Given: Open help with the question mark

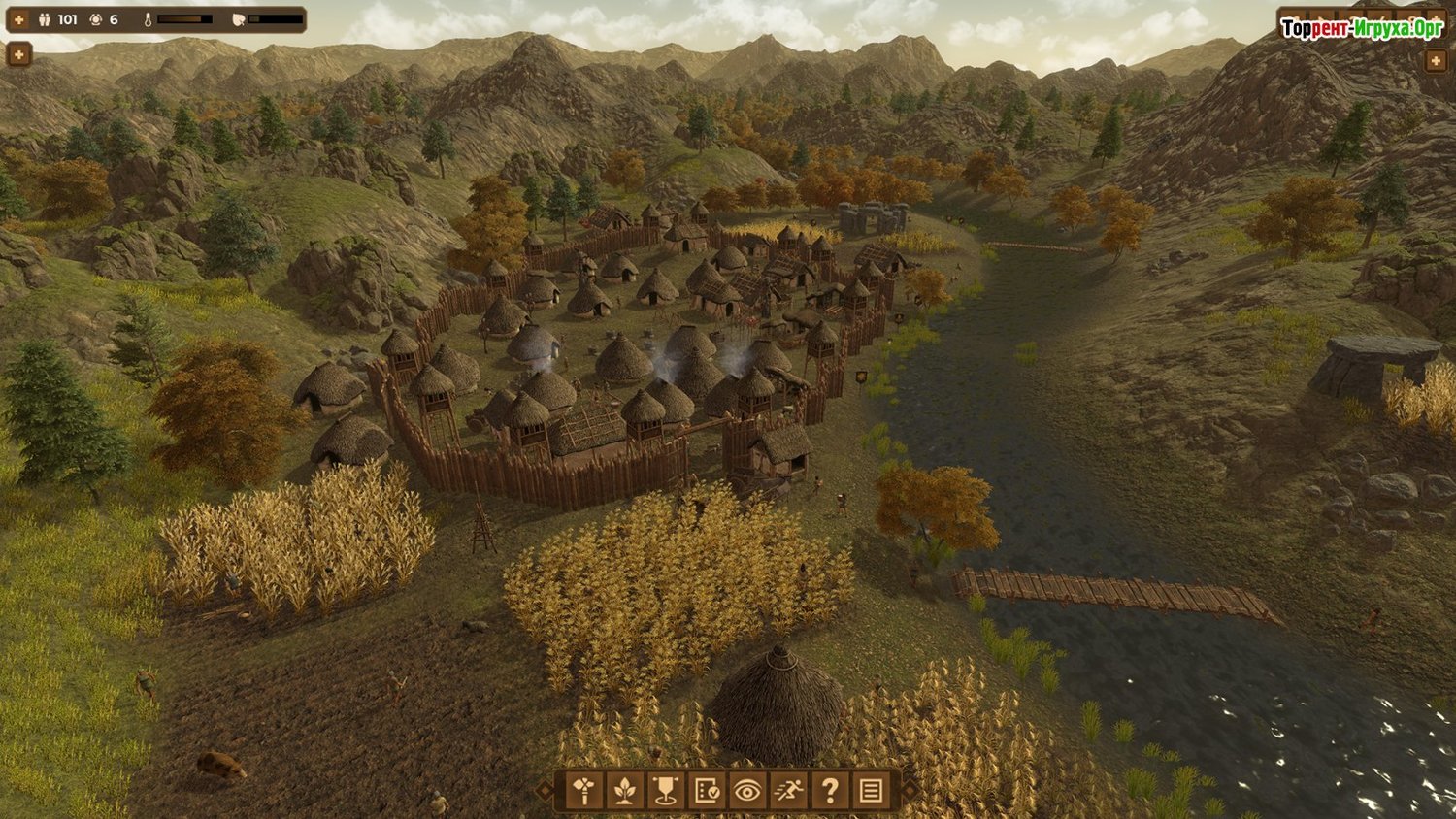Looking at the screenshot, I should pyautogui.click(x=830, y=791).
